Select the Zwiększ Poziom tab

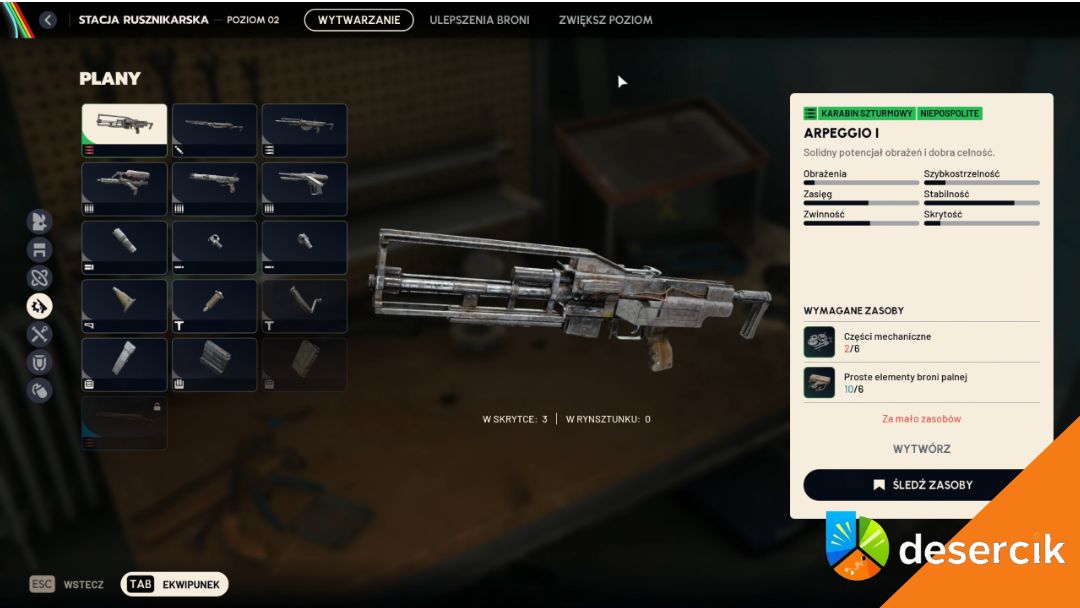605,20
